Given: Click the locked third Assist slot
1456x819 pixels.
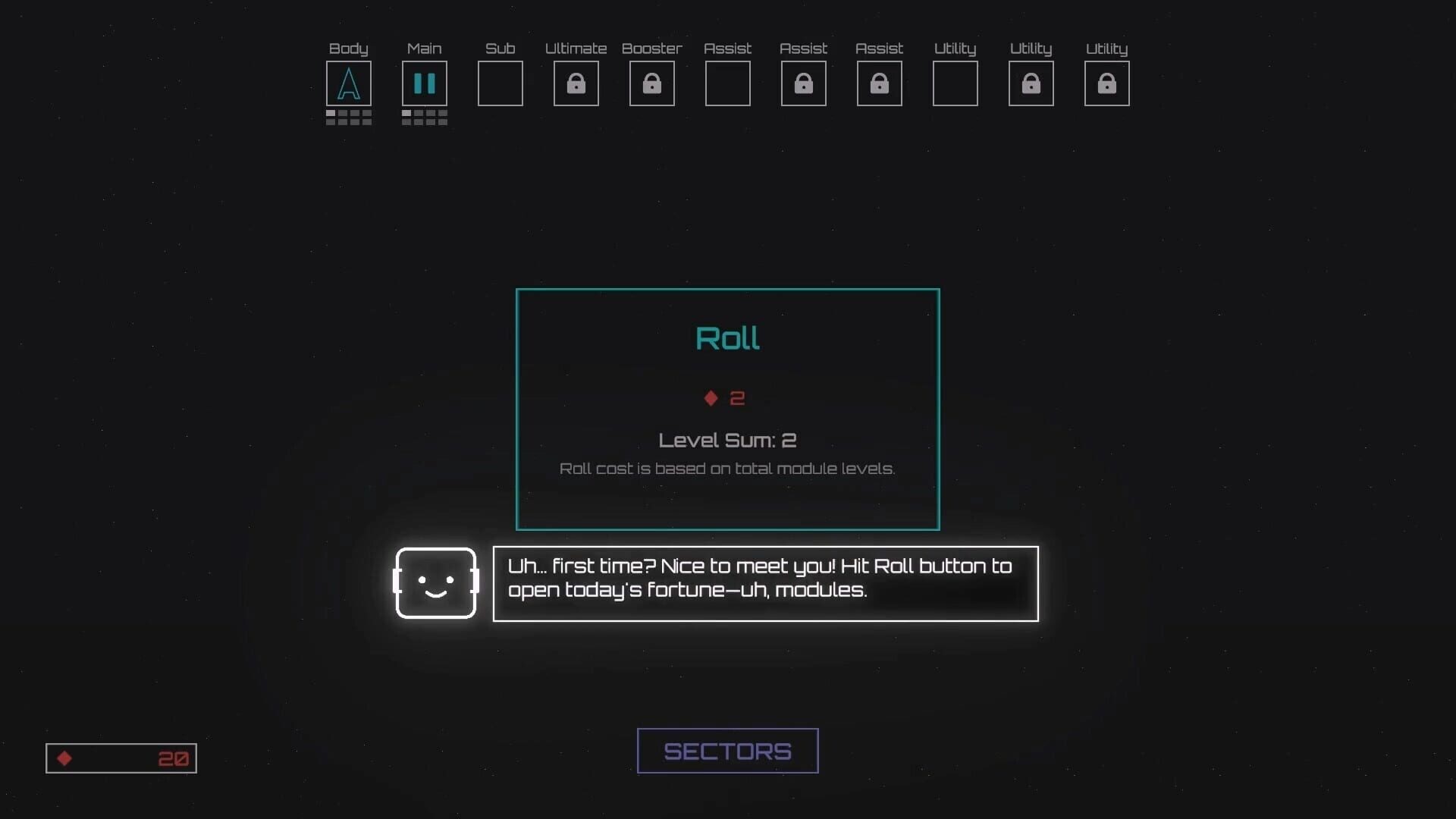Looking at the screenshot, I should click(880, 83).
